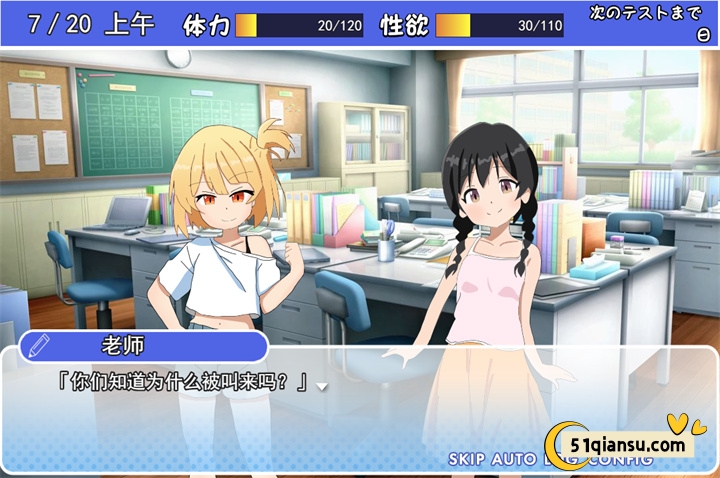Open the CONFIG settings
The height and width of the screenshot is (478, 720).
(x=621, y=461)
